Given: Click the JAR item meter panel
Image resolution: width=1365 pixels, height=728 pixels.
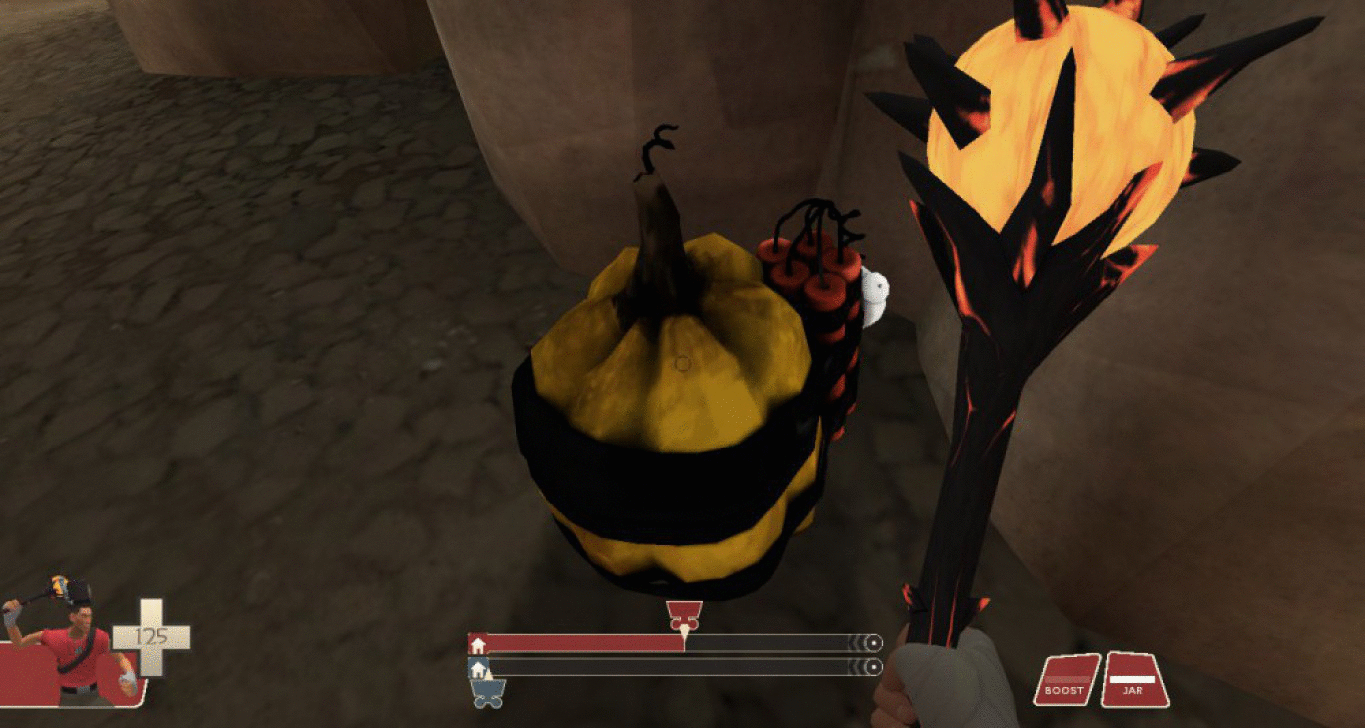Looking at the screenshot, I should tap(1134, 680).
